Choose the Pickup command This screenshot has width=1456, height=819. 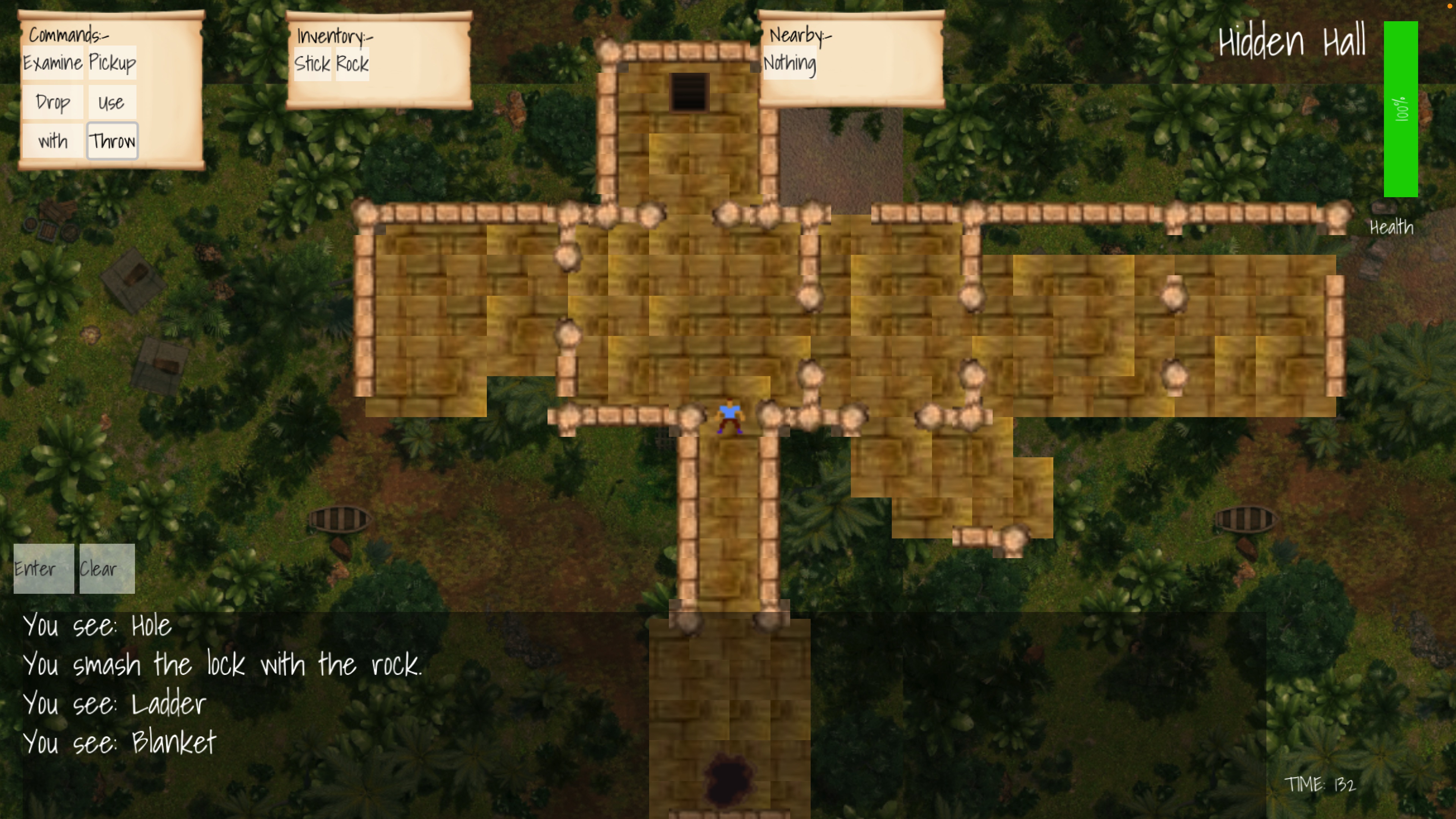pos(112,63)
